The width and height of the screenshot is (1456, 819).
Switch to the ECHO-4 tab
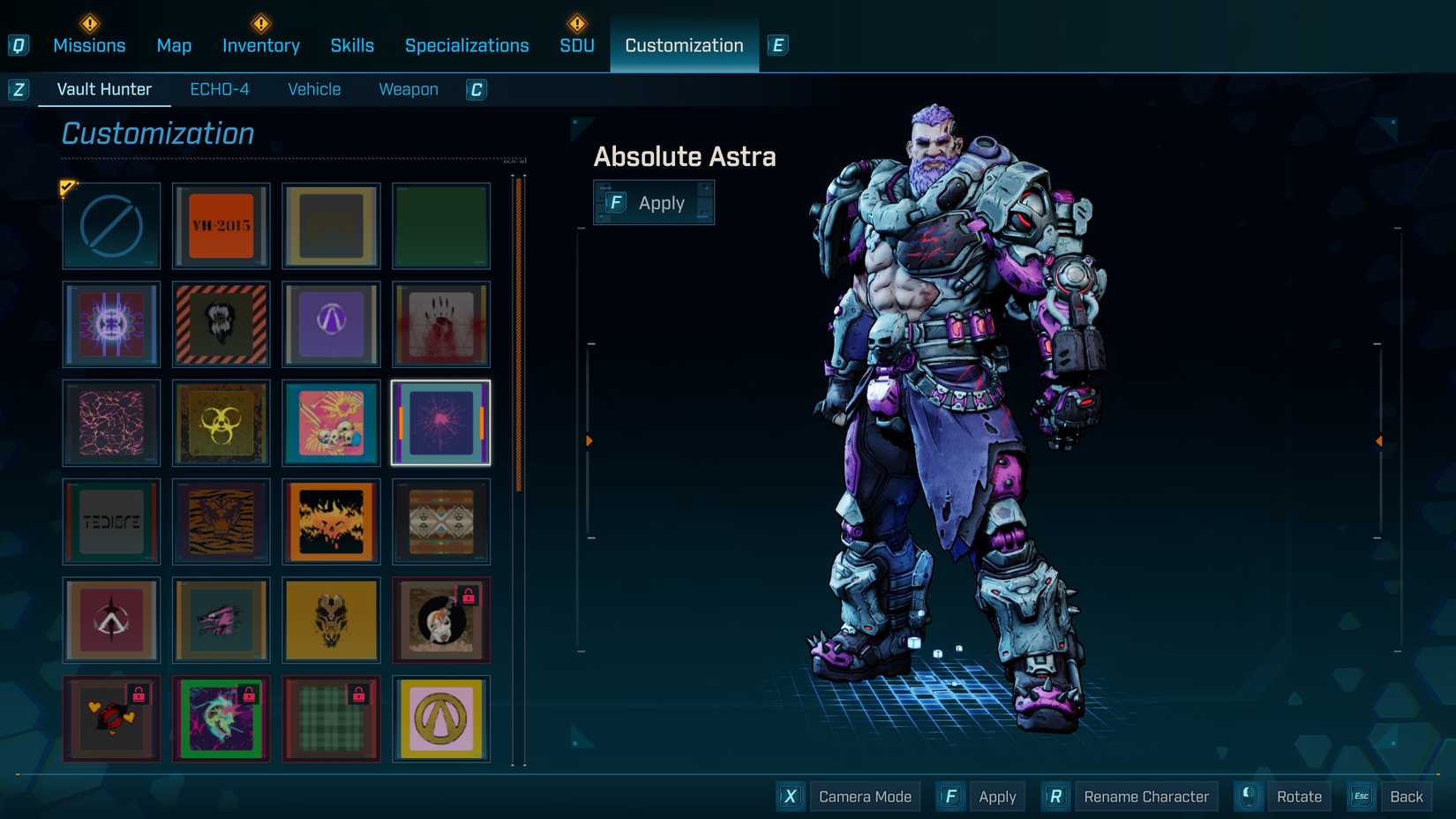(220, 88)
